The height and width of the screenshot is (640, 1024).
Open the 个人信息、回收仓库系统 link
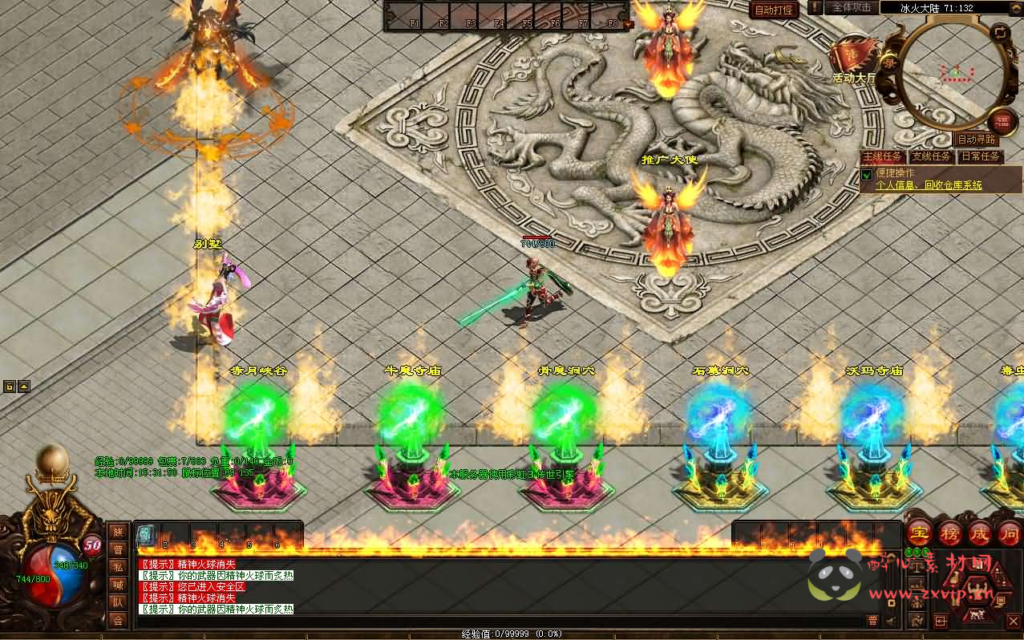click(x=928, y=185)
